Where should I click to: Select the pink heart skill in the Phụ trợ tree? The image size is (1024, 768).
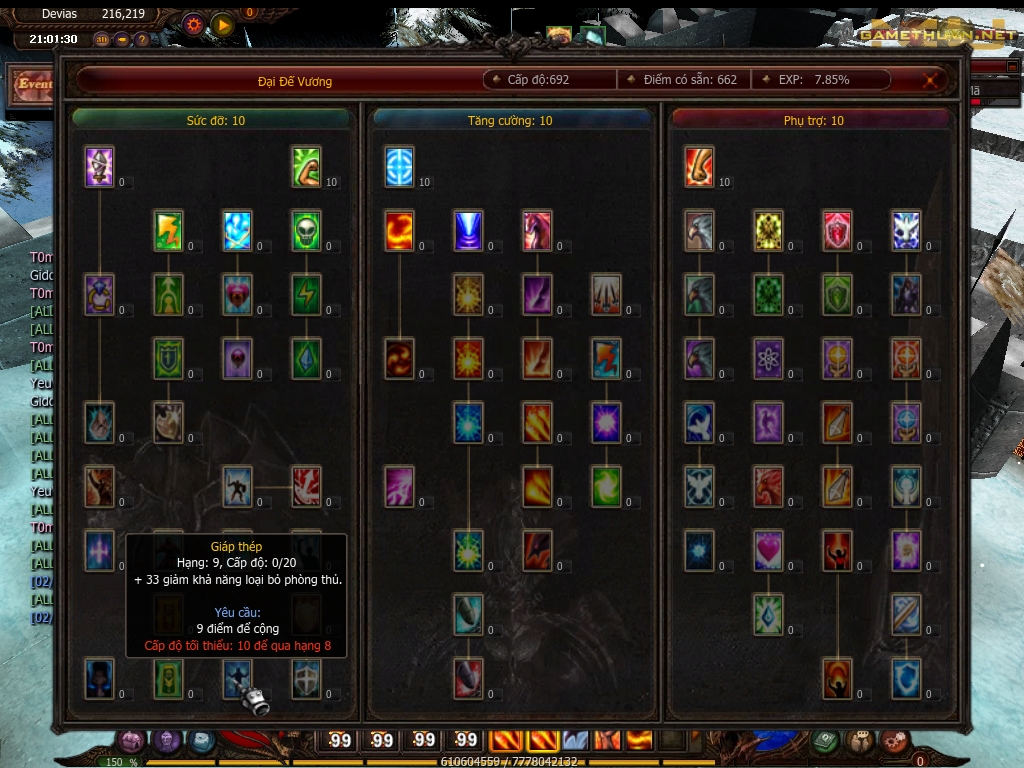(768, 549)
